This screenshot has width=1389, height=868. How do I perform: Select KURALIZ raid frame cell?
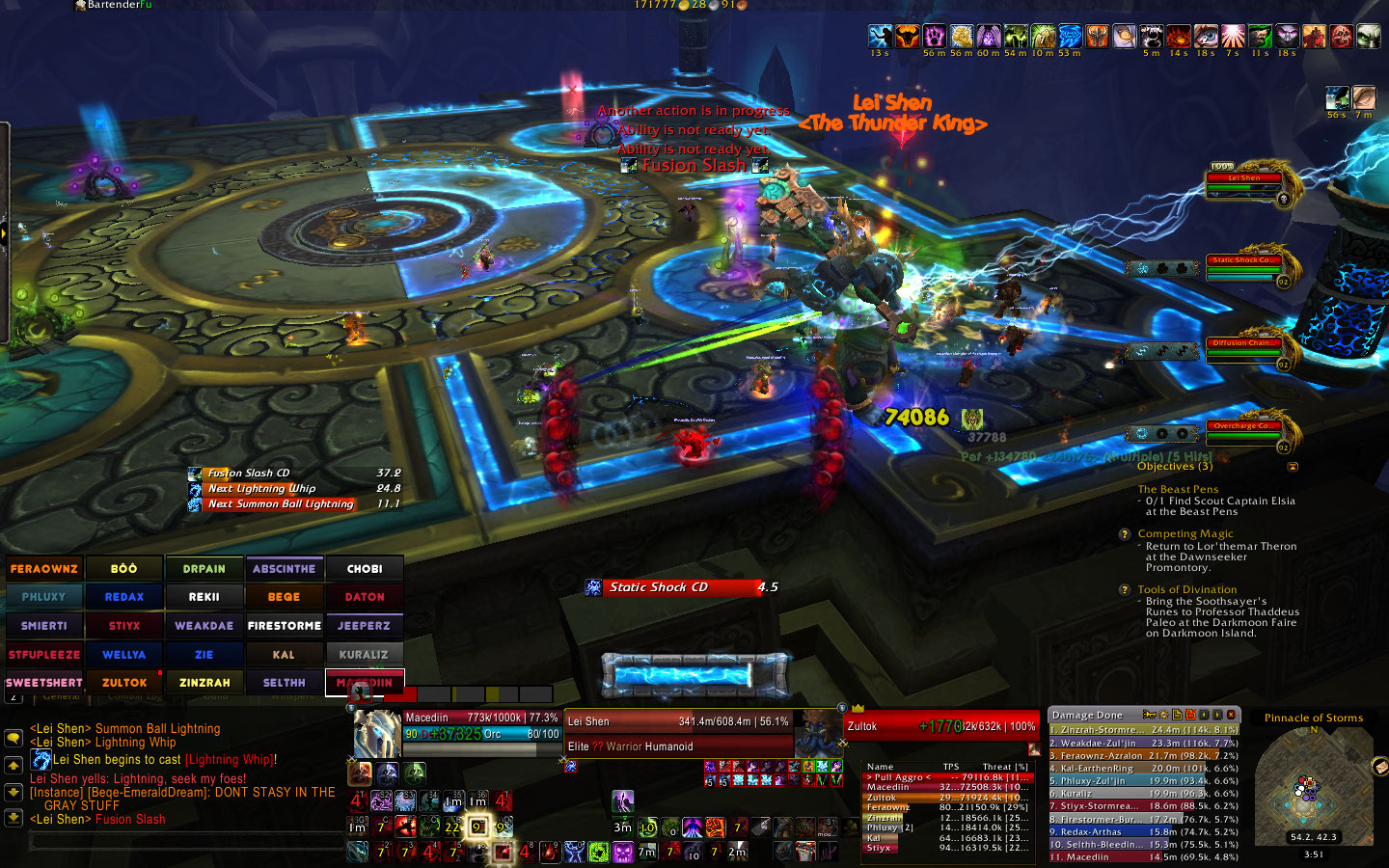[364, 655]
